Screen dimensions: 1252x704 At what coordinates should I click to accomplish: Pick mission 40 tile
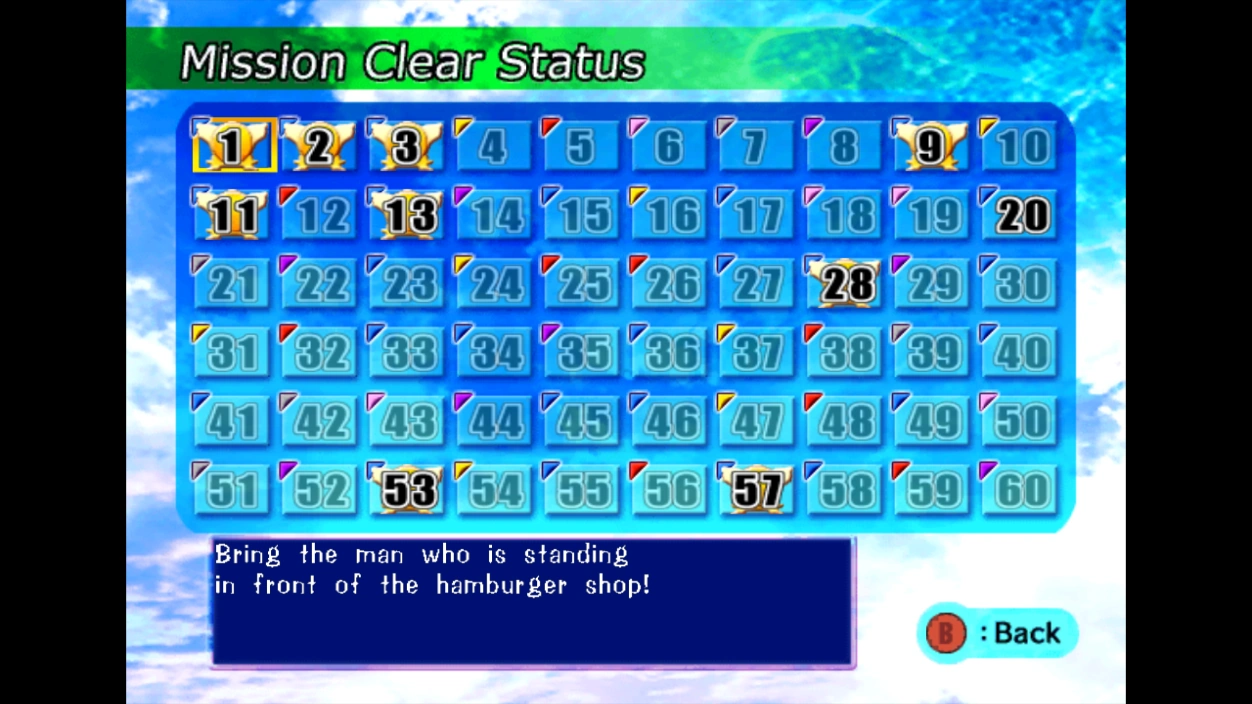[1020, 352]
